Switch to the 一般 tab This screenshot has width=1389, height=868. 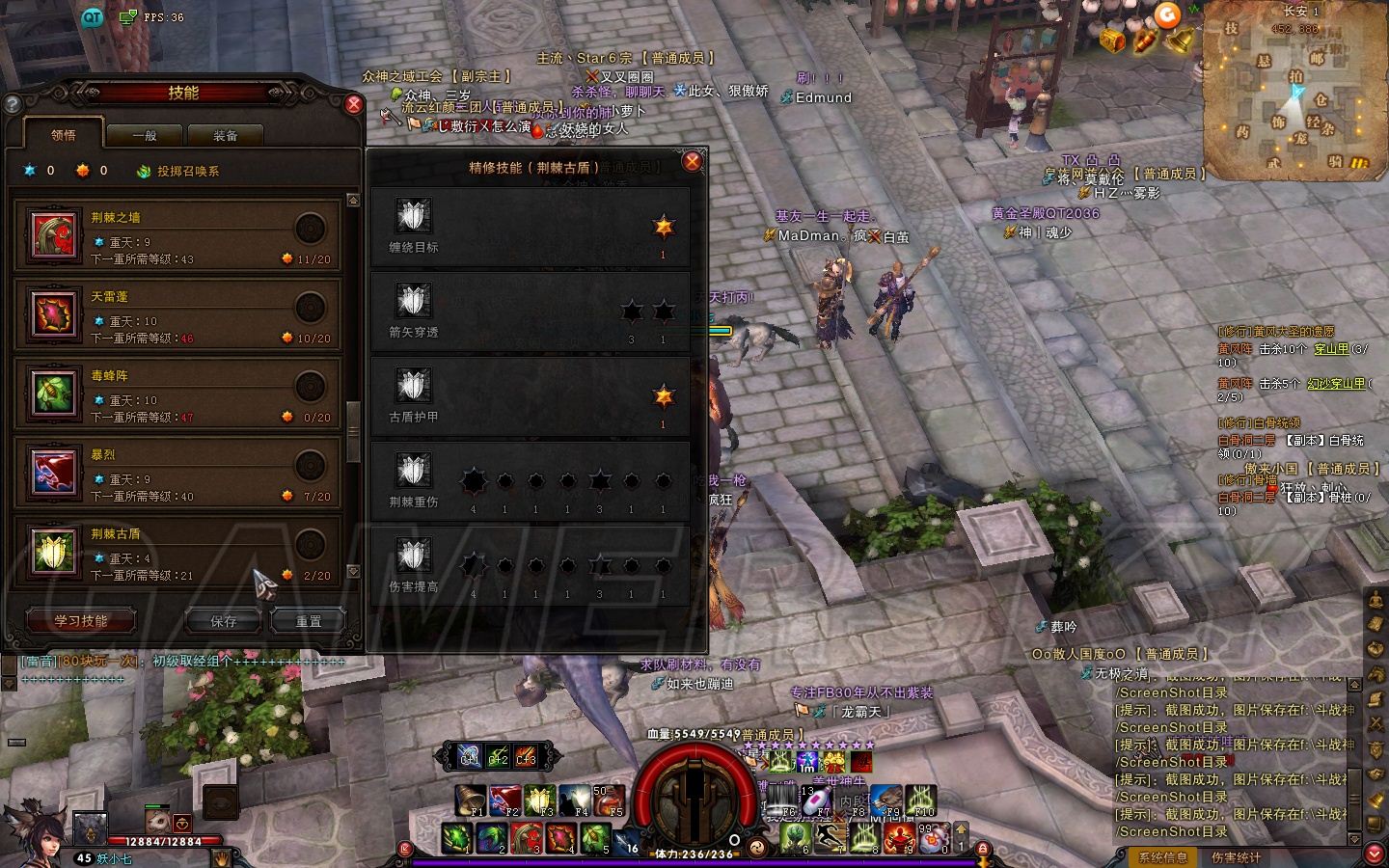point(145,136)
